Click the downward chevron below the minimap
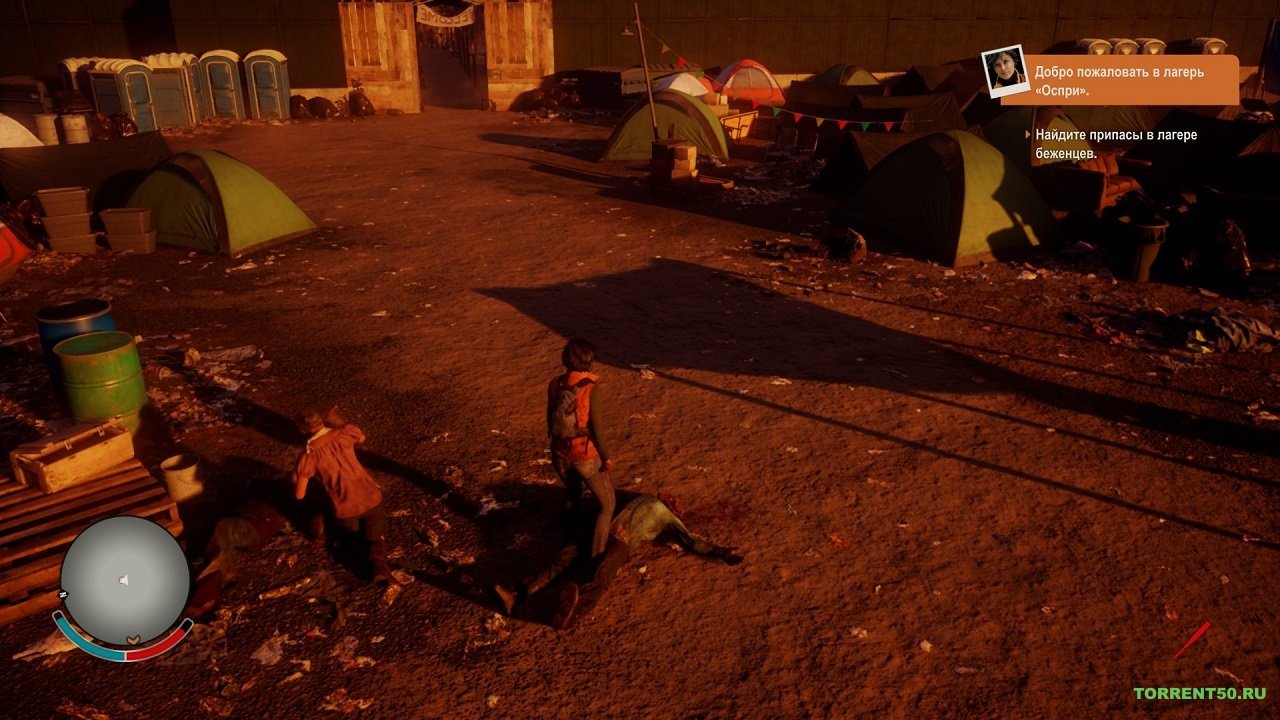 pyautogui.click(x=131, y=637)
